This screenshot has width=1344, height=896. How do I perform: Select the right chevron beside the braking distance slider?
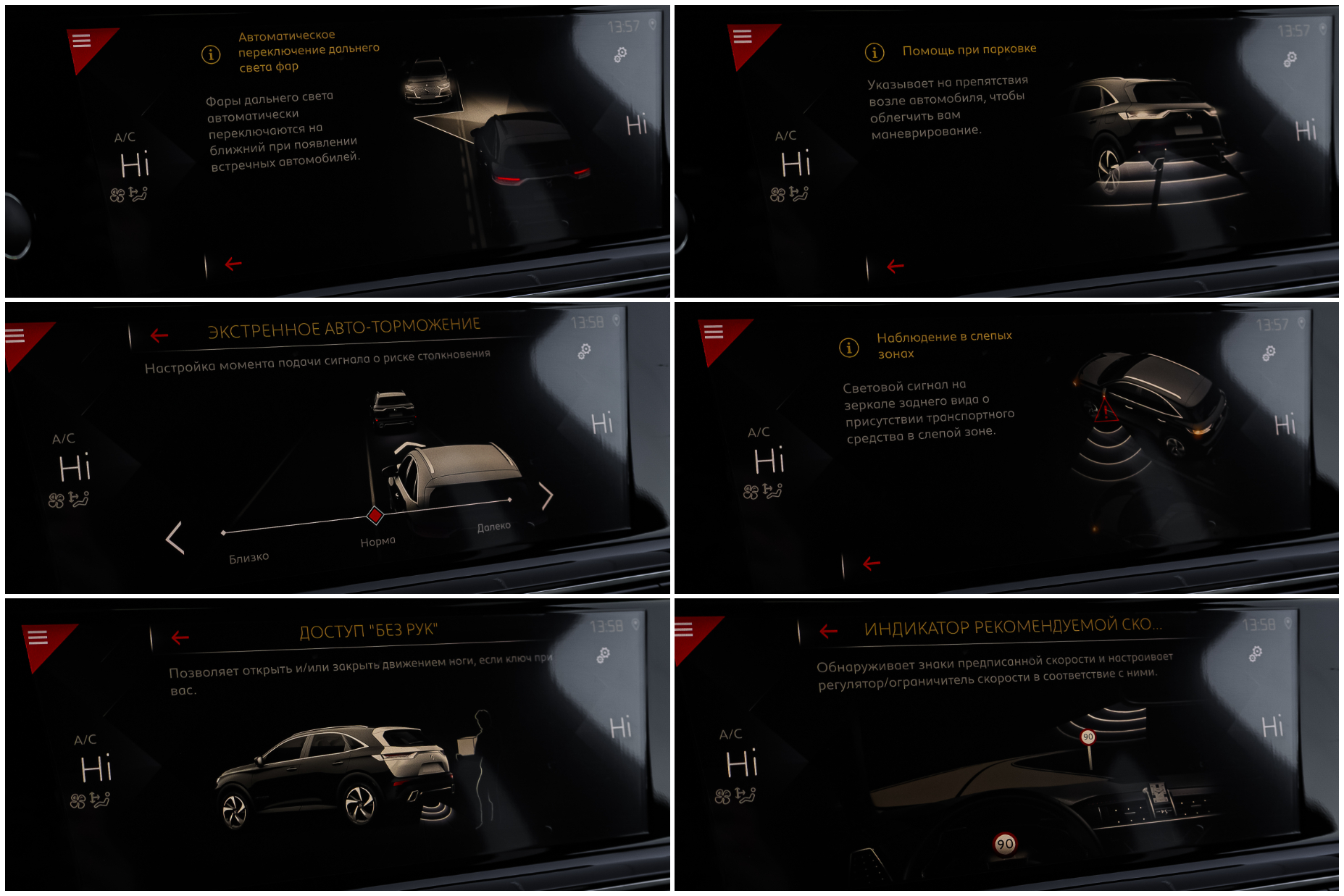tap(546, 495)
